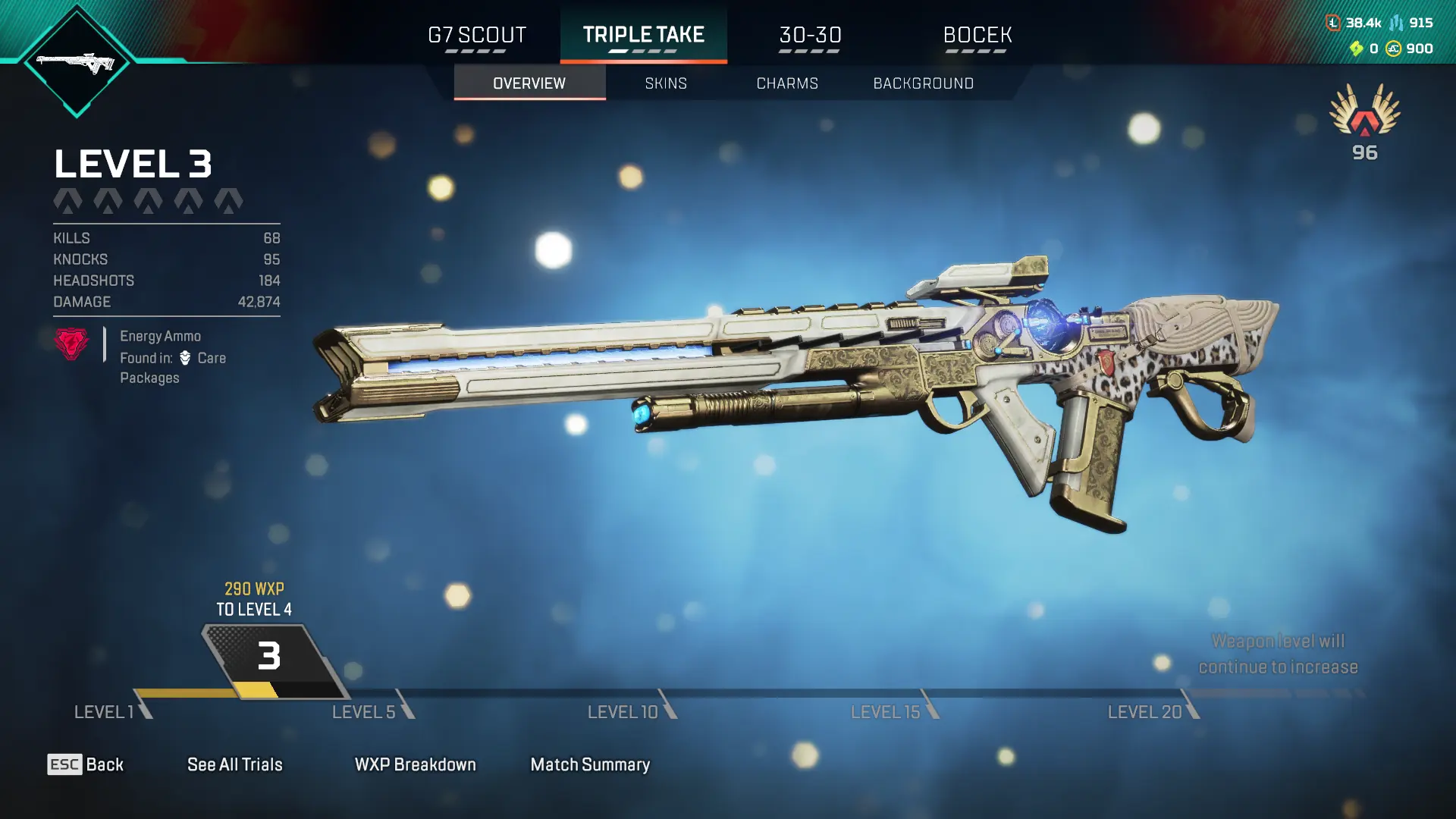Click the Back button

click(86, 764)
